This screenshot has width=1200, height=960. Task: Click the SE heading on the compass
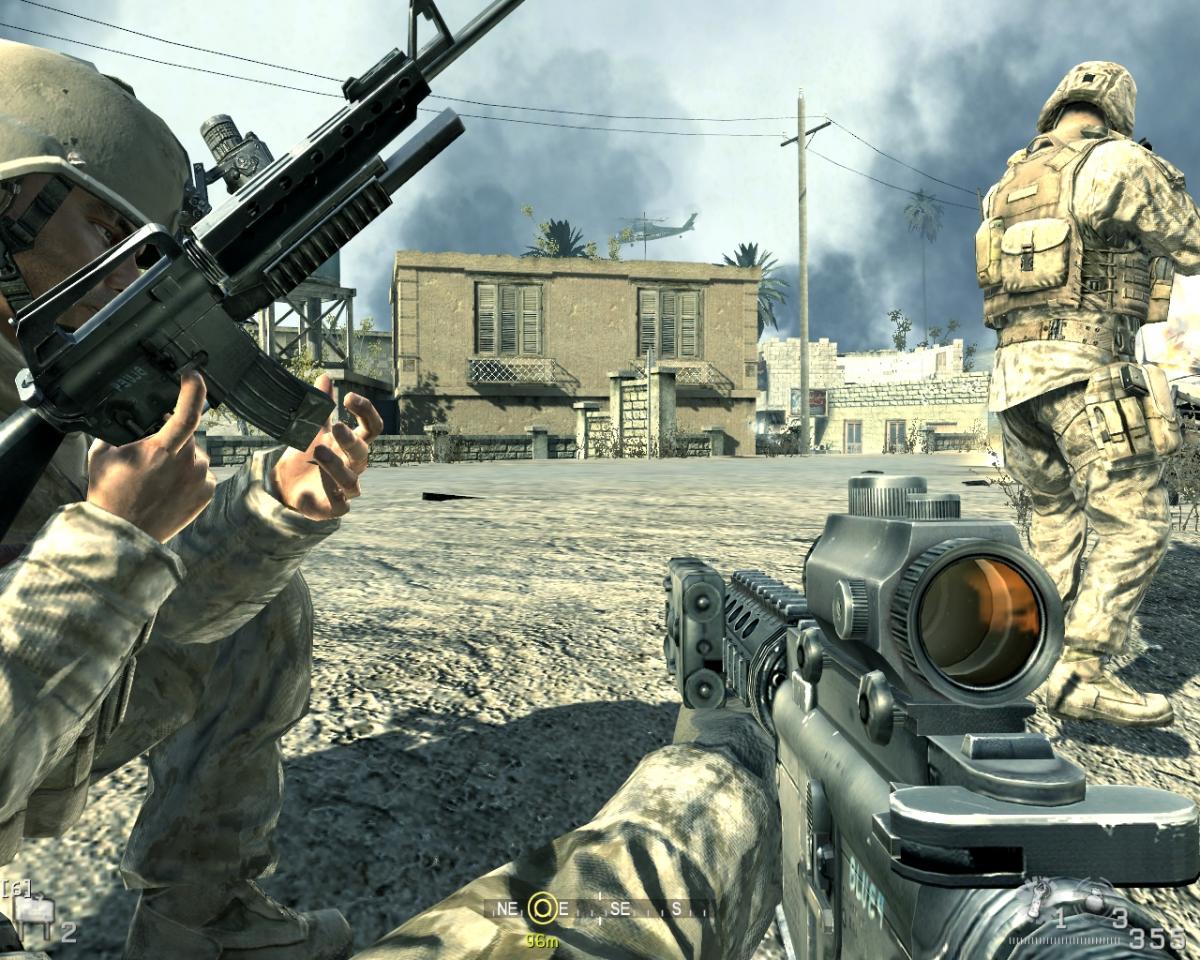(x=620, y=909)
